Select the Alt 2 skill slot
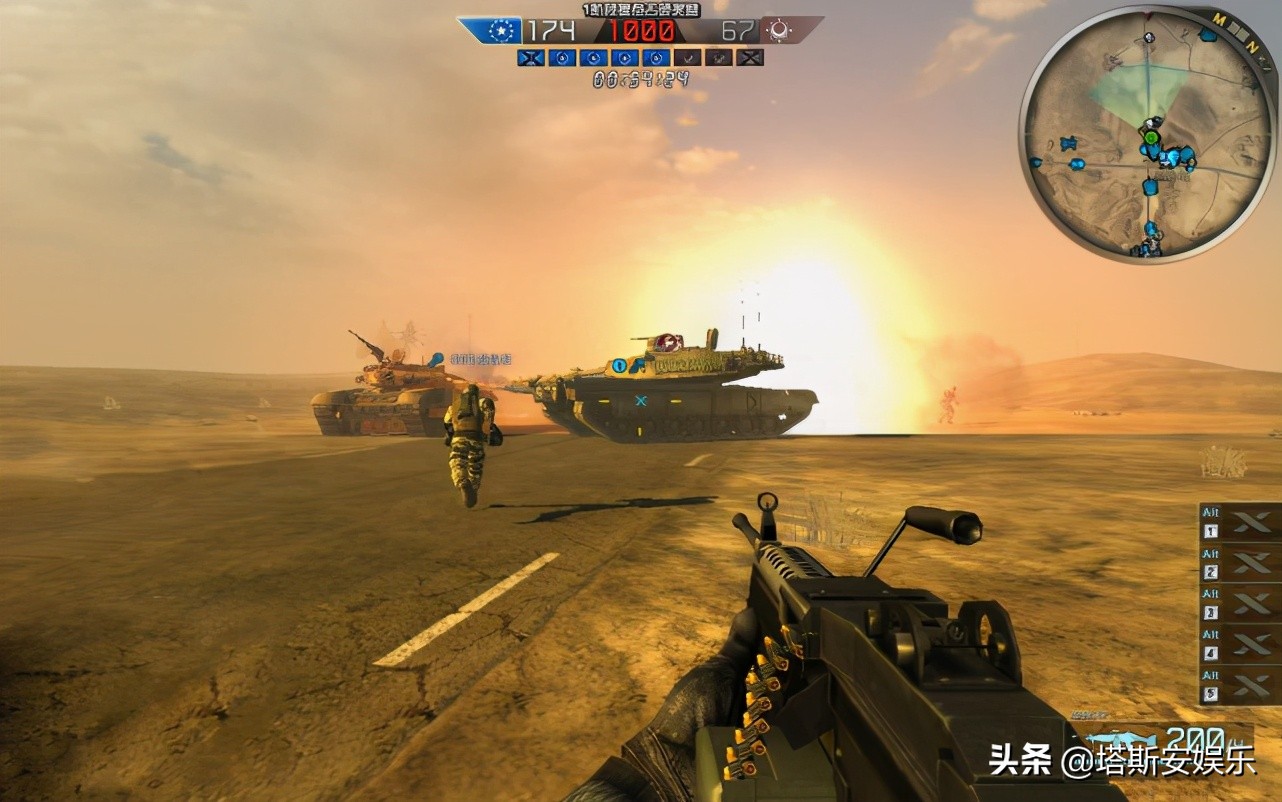This screenshot has width=1282, height=802. [x=1240, y=563]
